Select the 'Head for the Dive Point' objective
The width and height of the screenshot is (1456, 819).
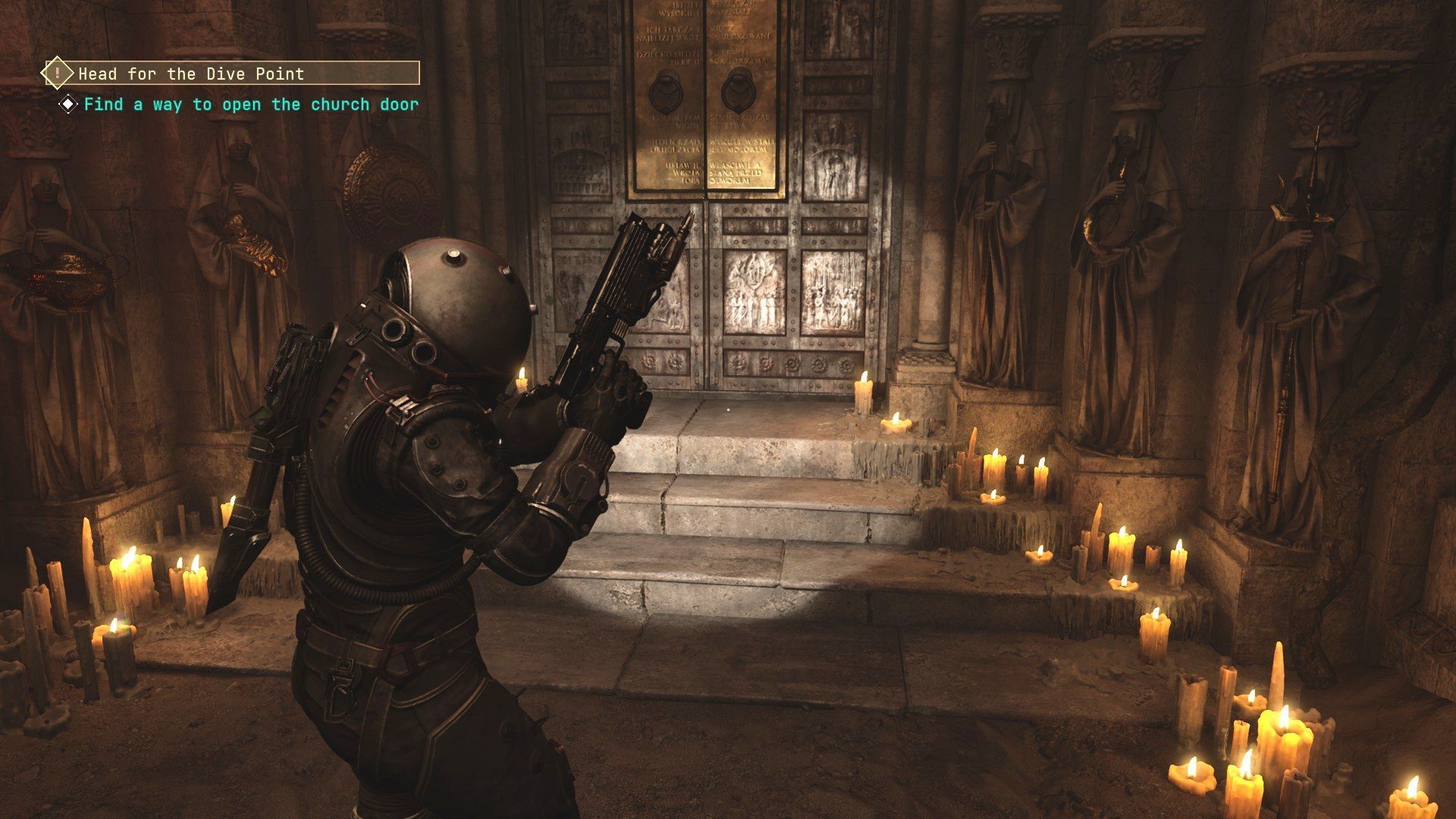pyautogui.click(x=191, y=74)
